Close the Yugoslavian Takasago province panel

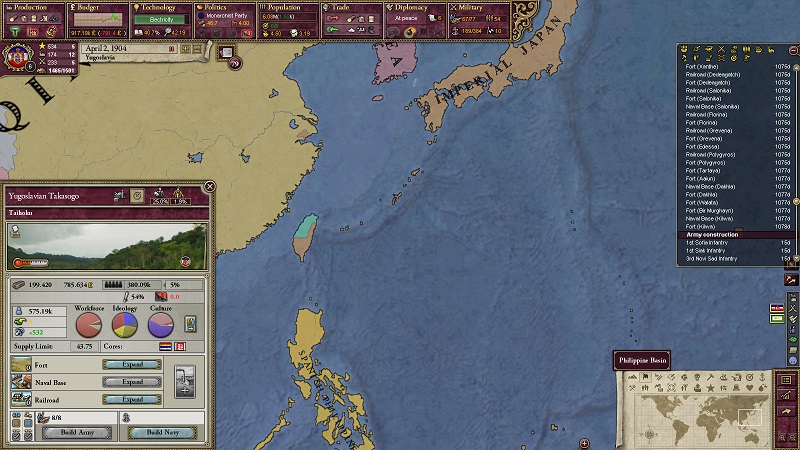coord(210,186)
